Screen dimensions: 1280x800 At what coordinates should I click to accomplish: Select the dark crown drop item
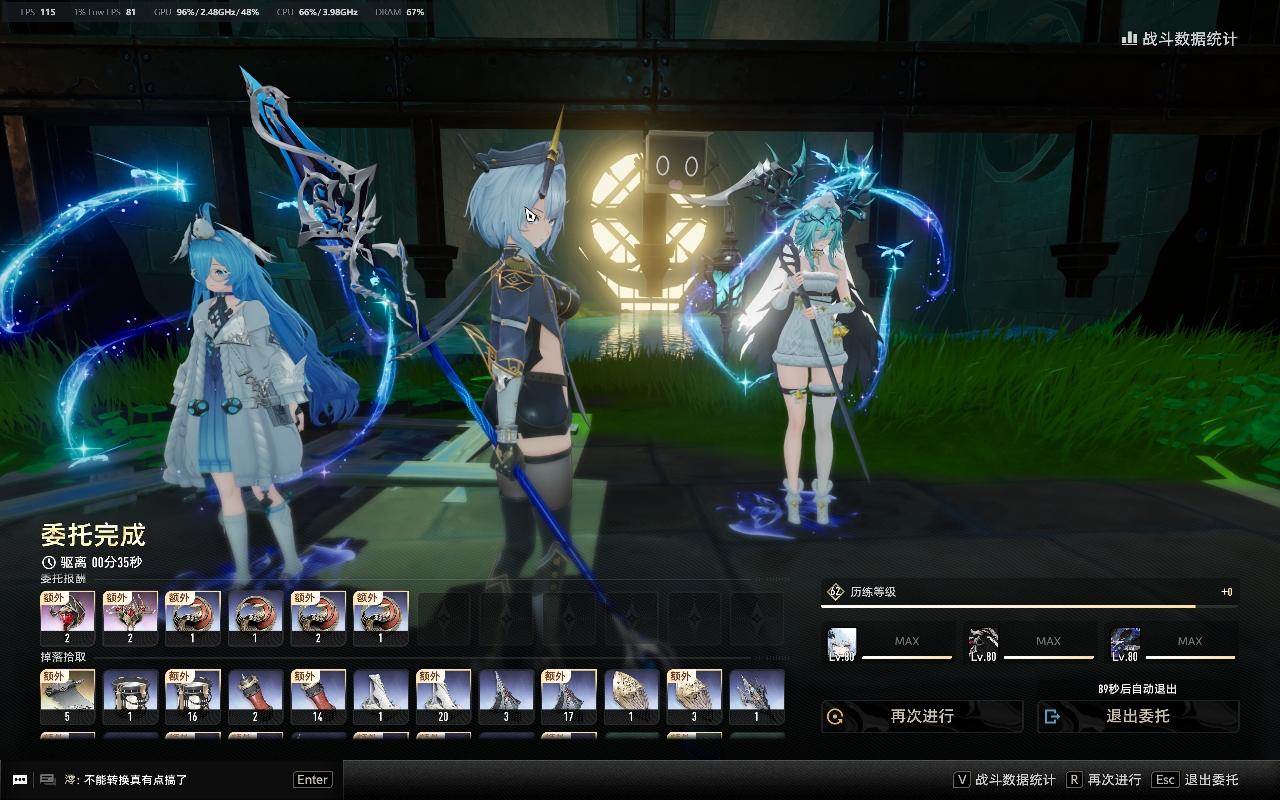tap(757, 696)
